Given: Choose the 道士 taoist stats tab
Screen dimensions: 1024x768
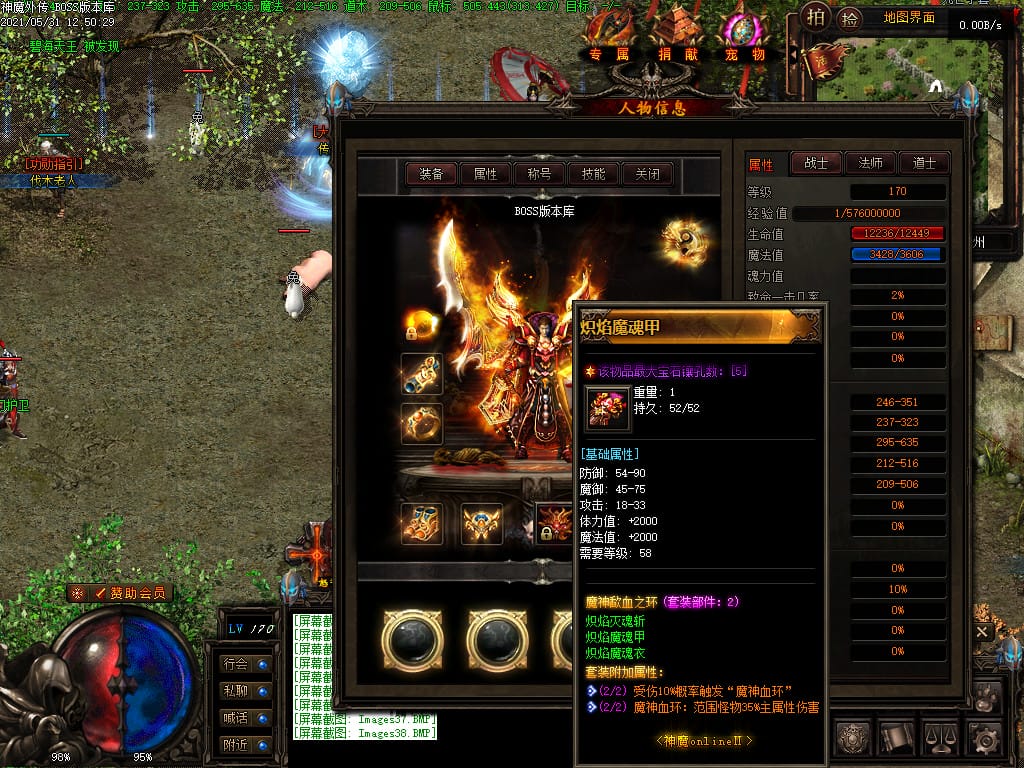Looking at the screenshot, I should [x=923, y=163].
